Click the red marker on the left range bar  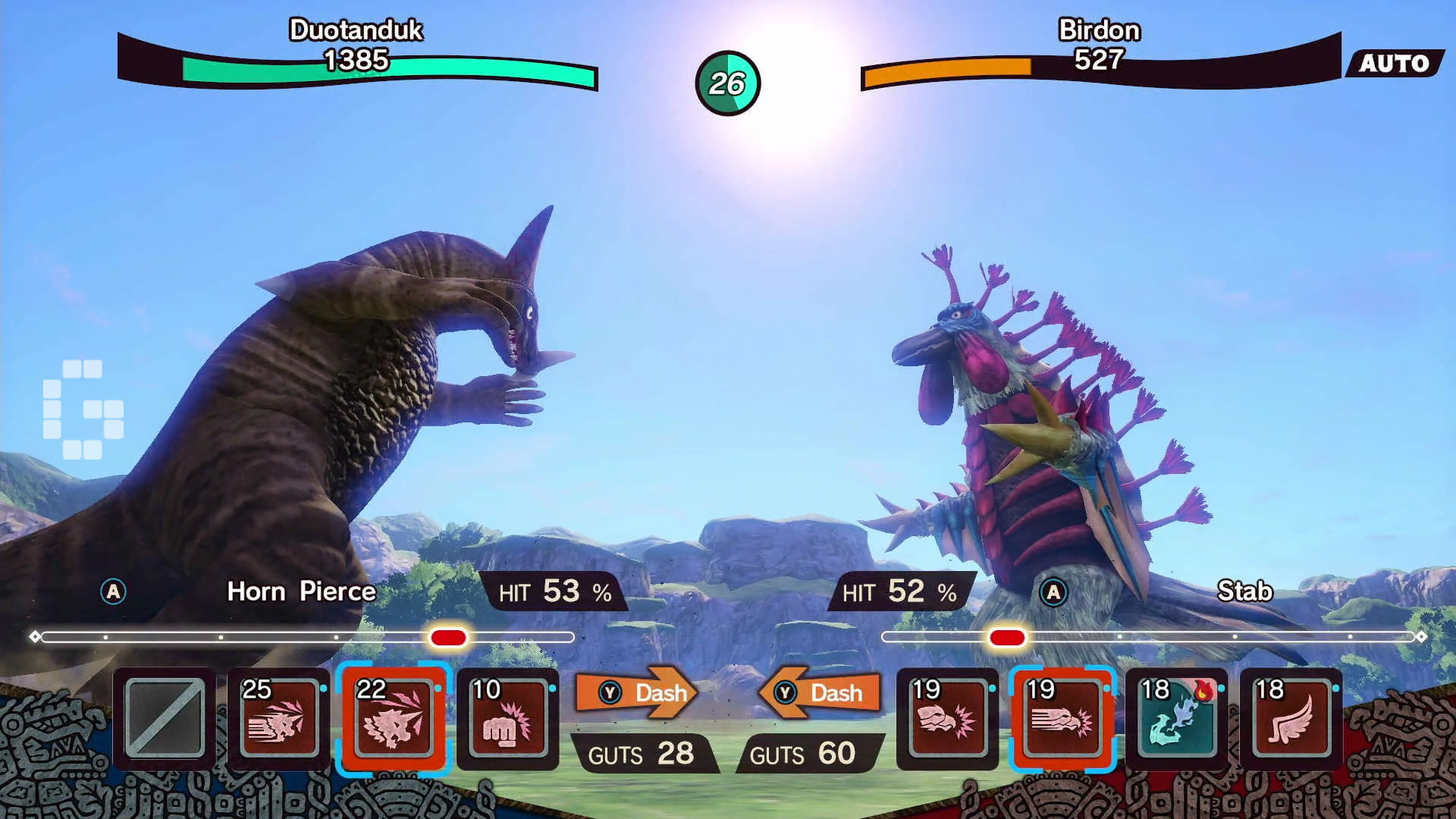point(449,639)
